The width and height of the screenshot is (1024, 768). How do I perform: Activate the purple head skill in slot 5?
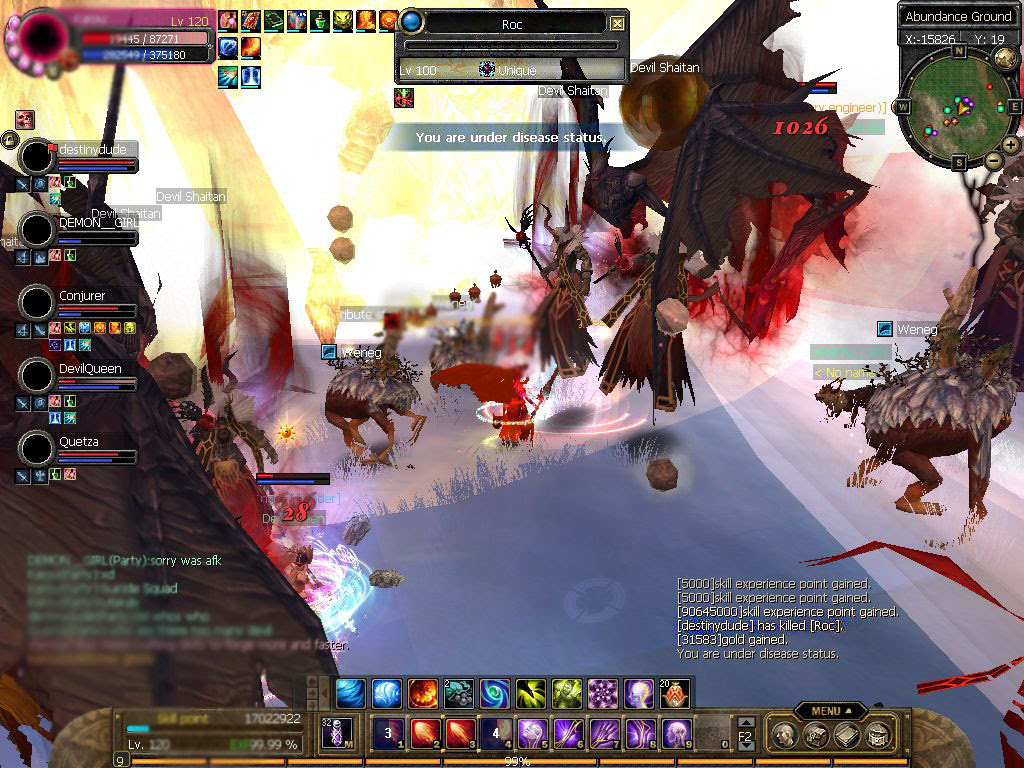(530, 733)
